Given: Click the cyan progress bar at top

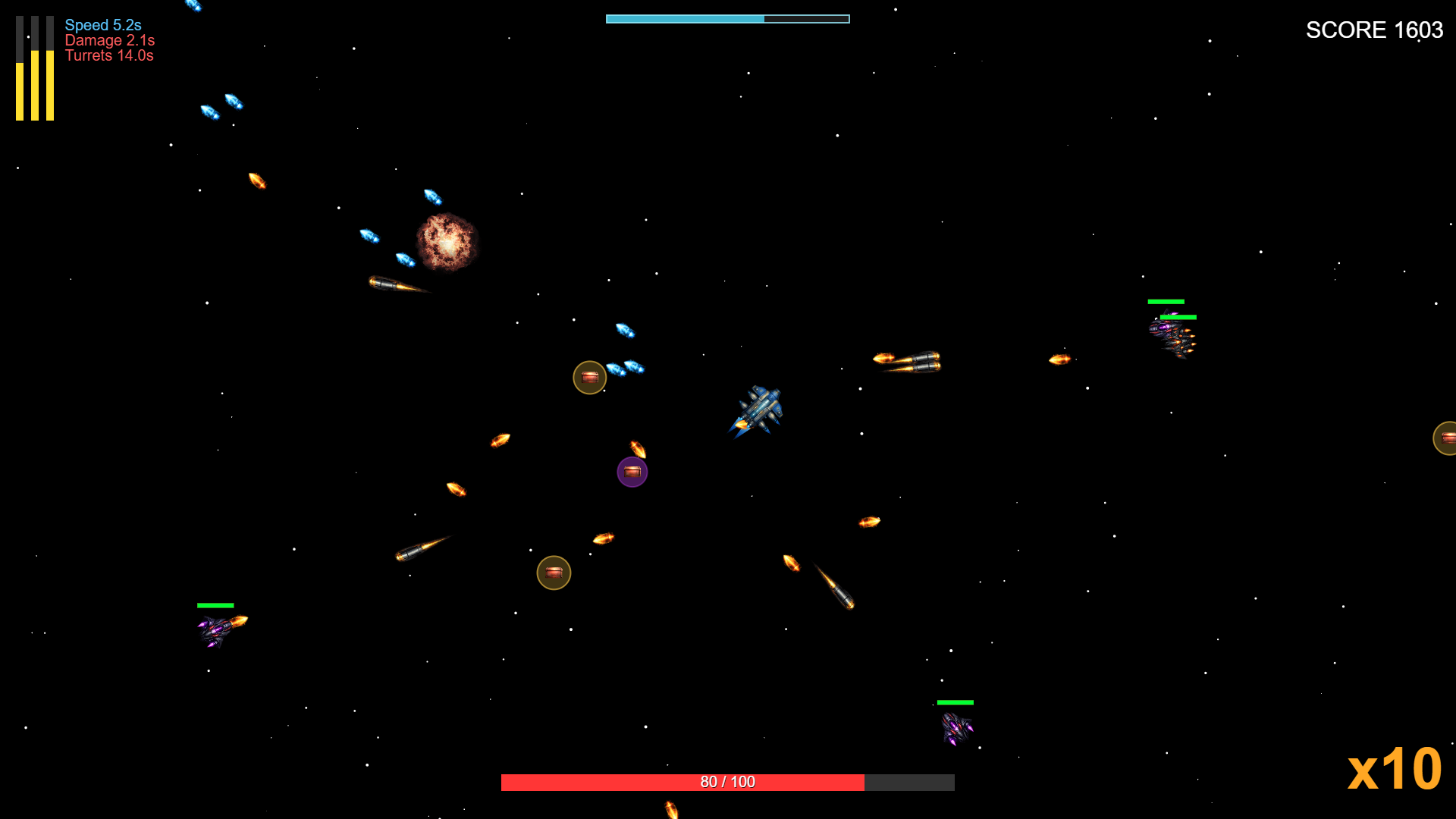Looking at the screenshot, I should coord(727,18).
